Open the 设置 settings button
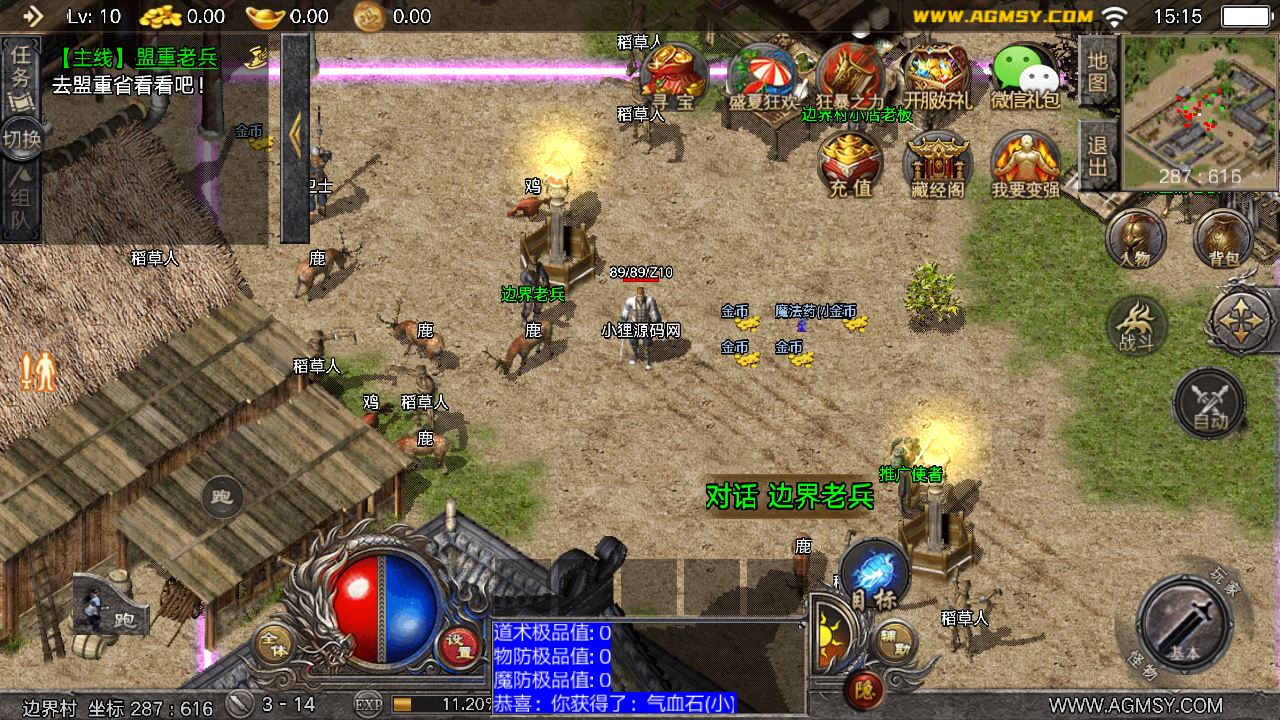 tap(459, 645)
